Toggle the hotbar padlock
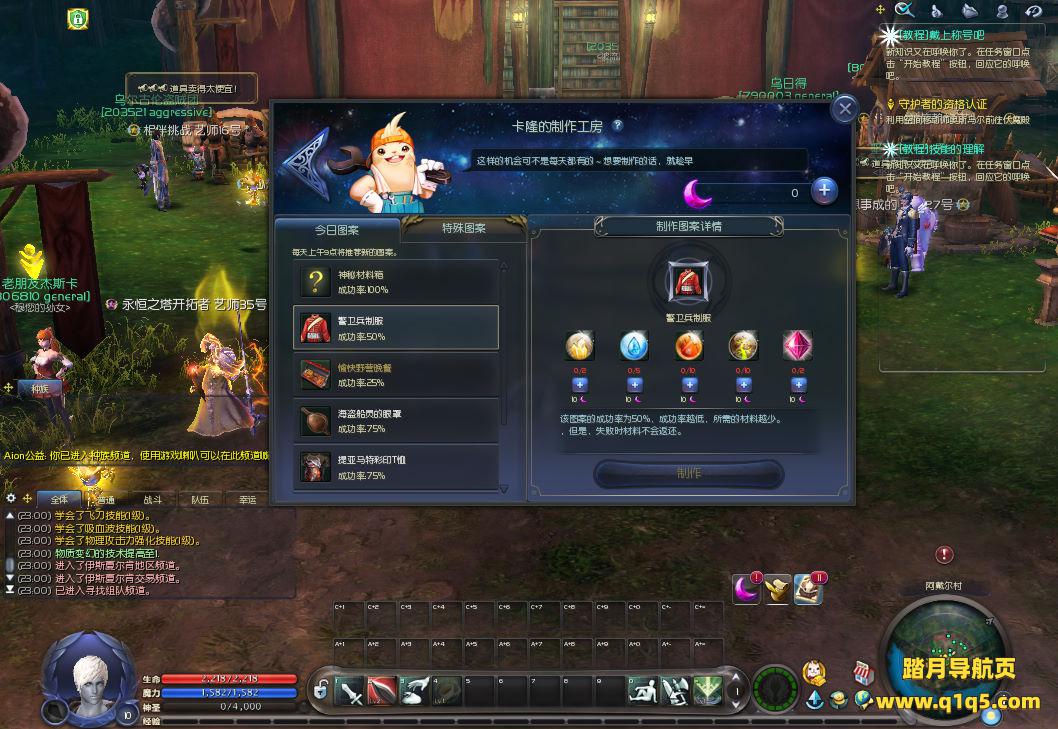This screenshot has height=729, width=1058. [x=321, y=691]
